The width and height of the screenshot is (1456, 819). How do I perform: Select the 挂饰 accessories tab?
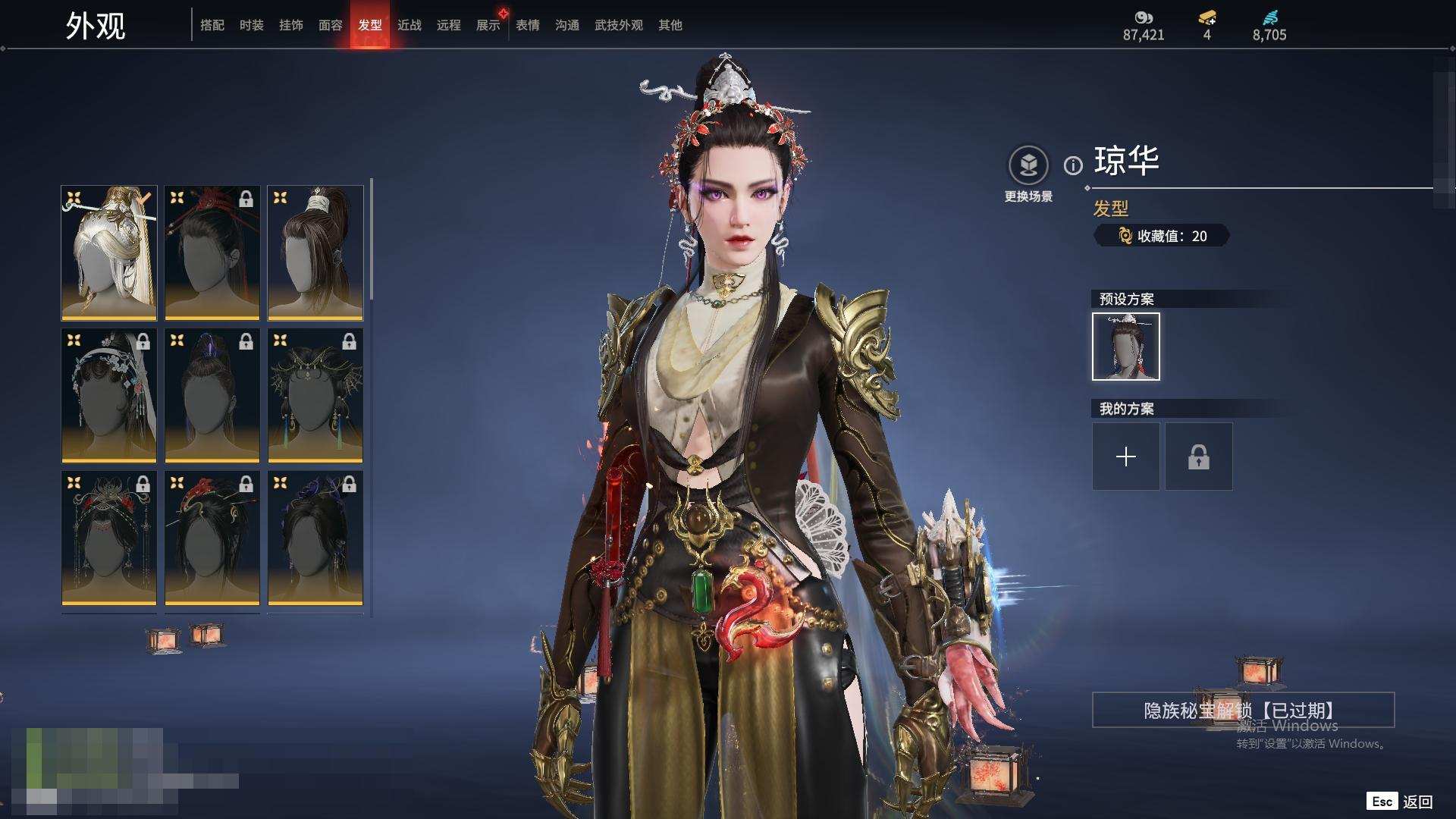(x=290, y=25)
